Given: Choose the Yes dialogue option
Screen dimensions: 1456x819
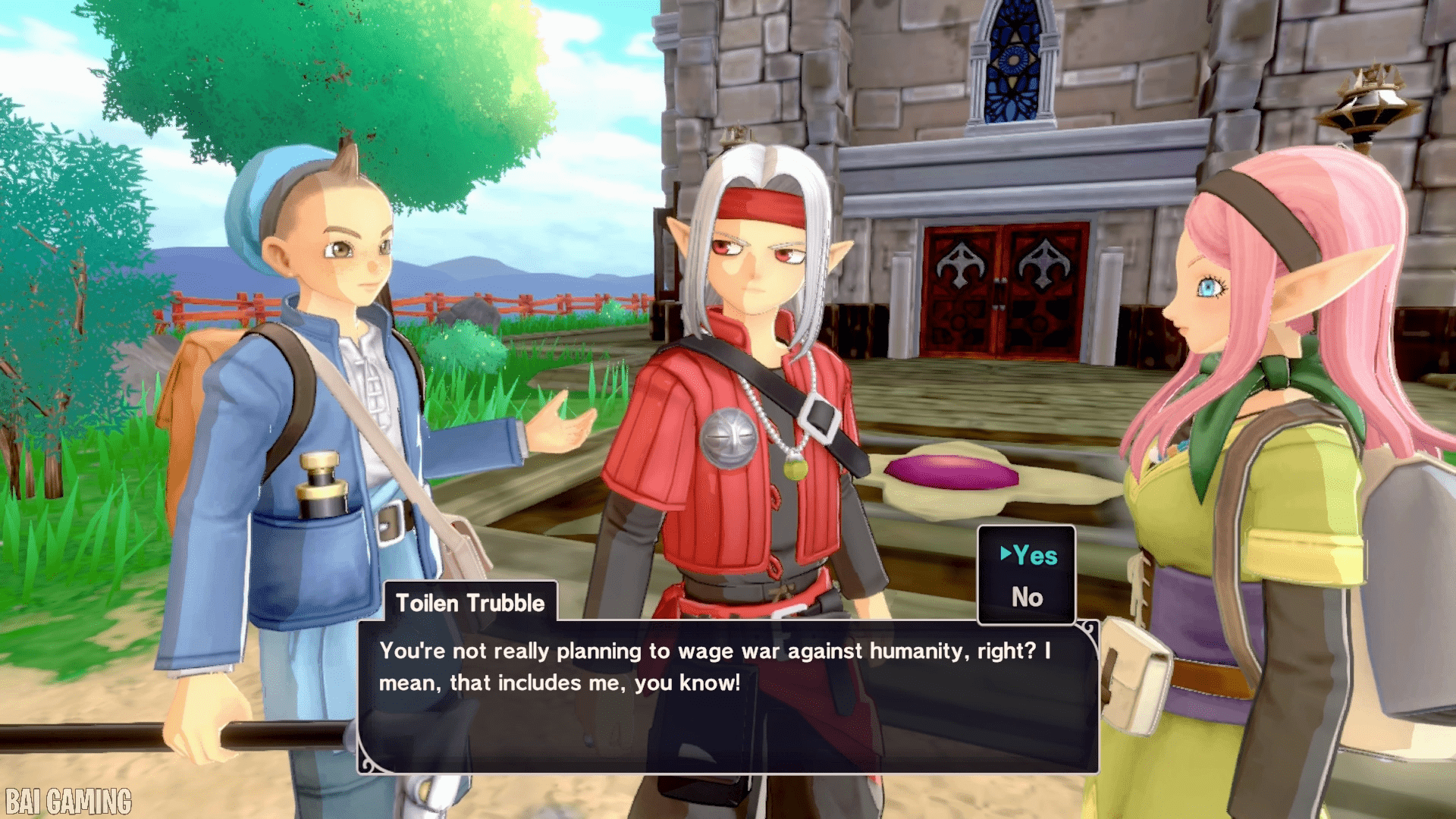Looking at the screenshot, I should [x=1034, y=556].
